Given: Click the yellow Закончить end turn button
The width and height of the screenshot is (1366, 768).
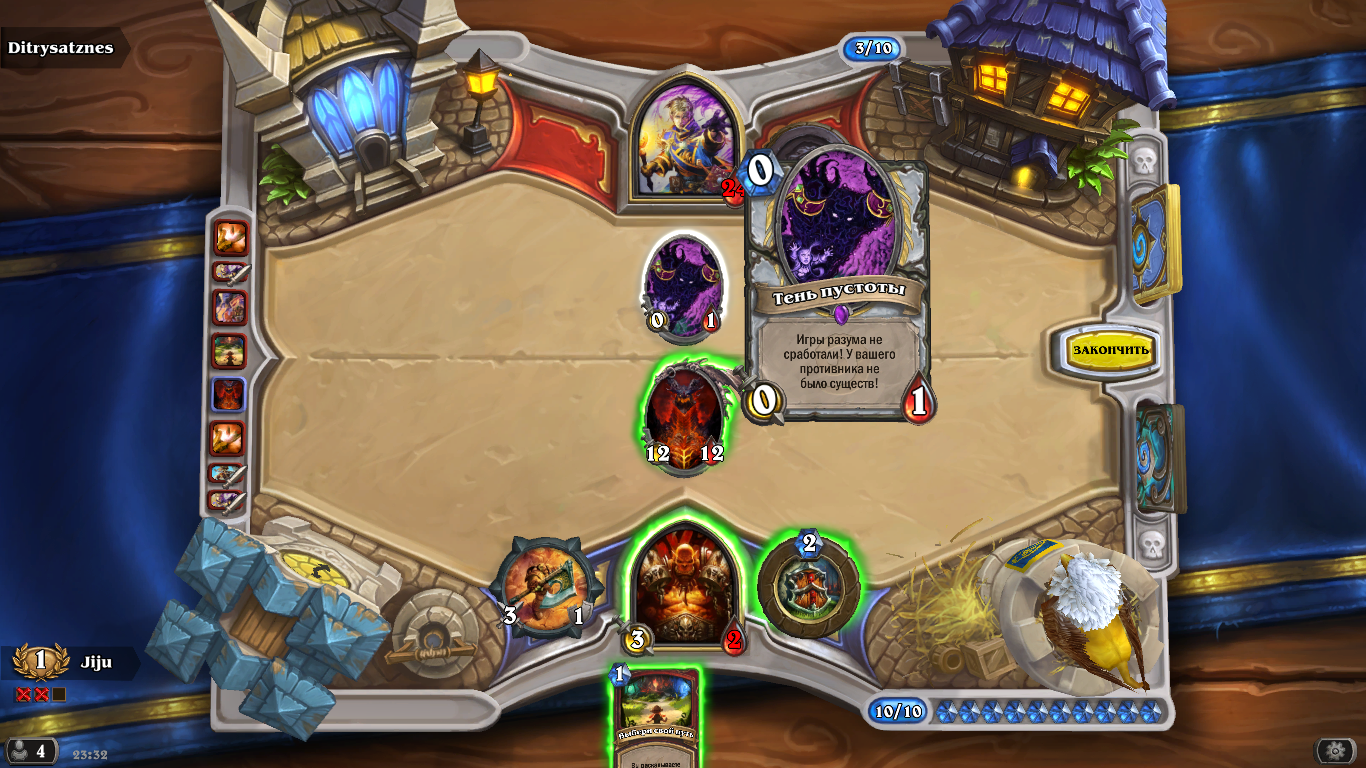Looking at the screenshot, I should [x=1111, y=350].
